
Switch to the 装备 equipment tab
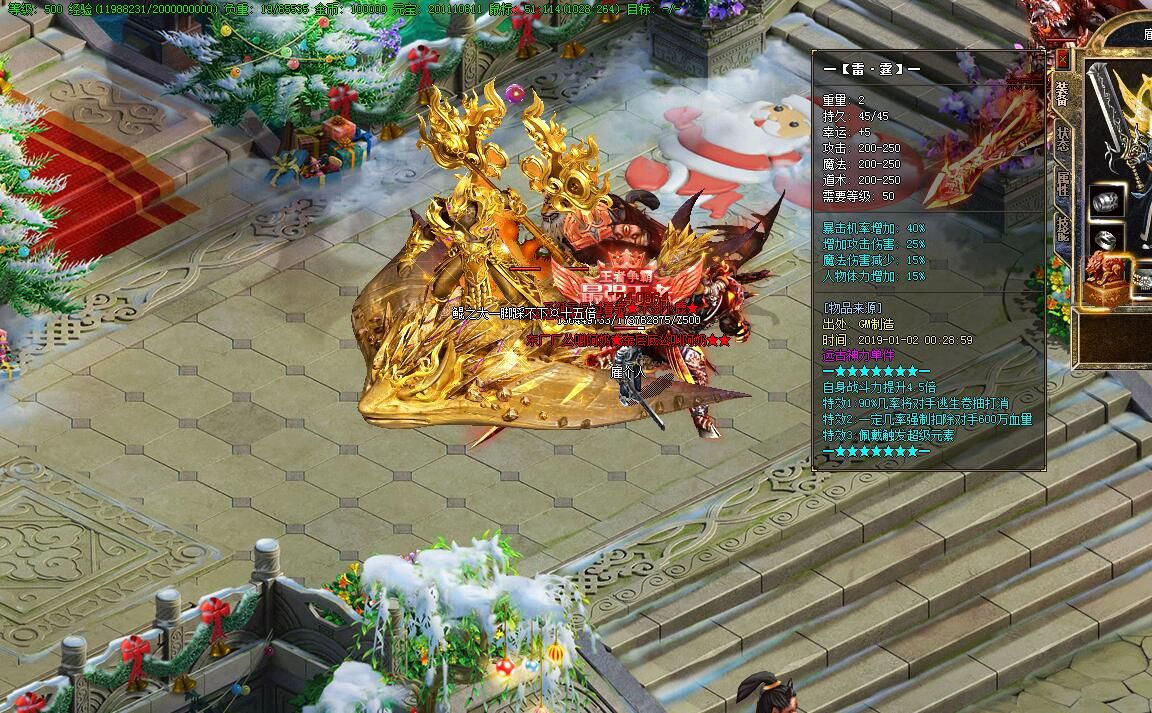point(1062,94)
